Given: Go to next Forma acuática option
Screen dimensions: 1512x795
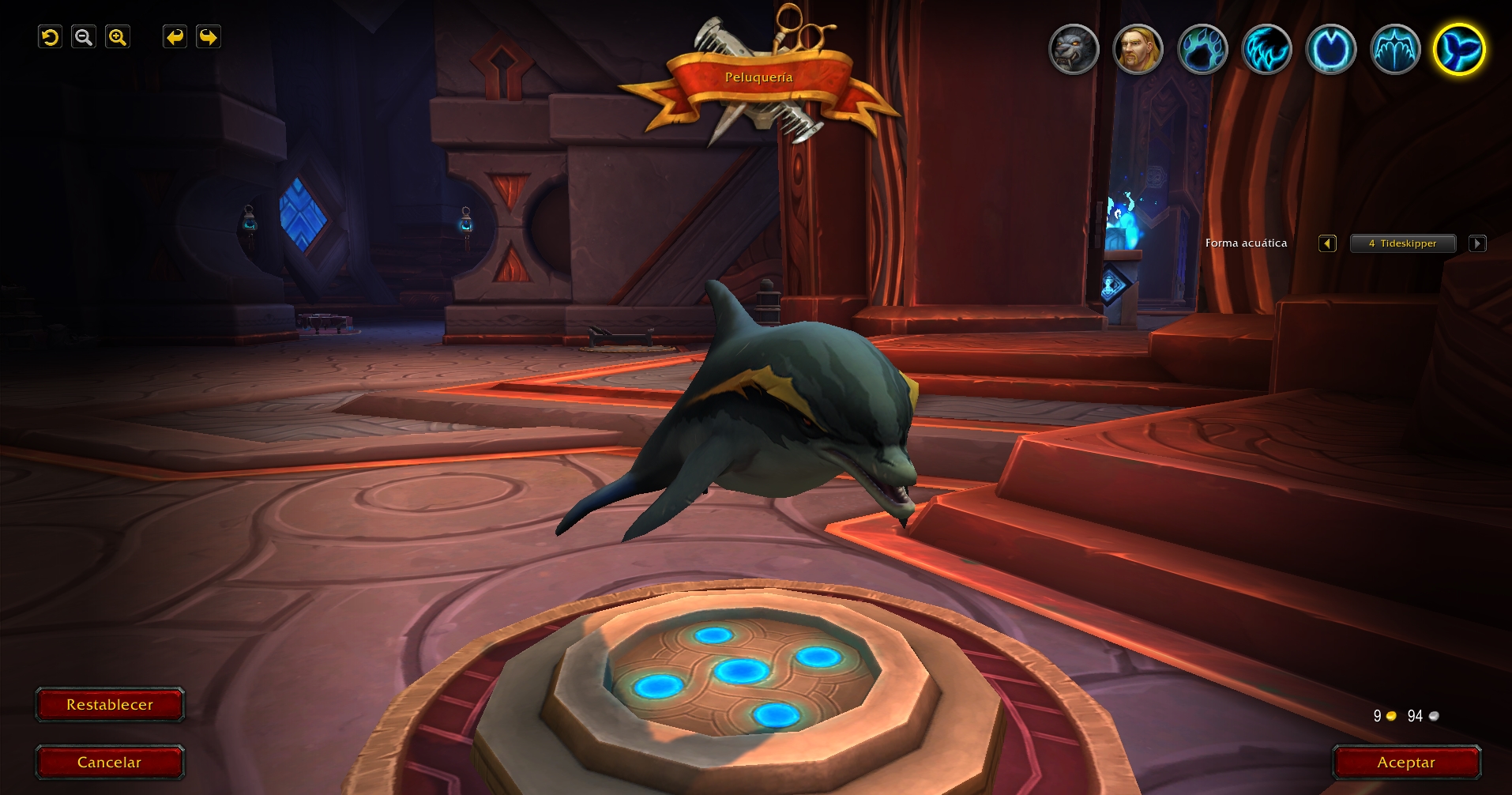Looking at the screenshot, I should pyautogui.click(x=1477, y=243).
